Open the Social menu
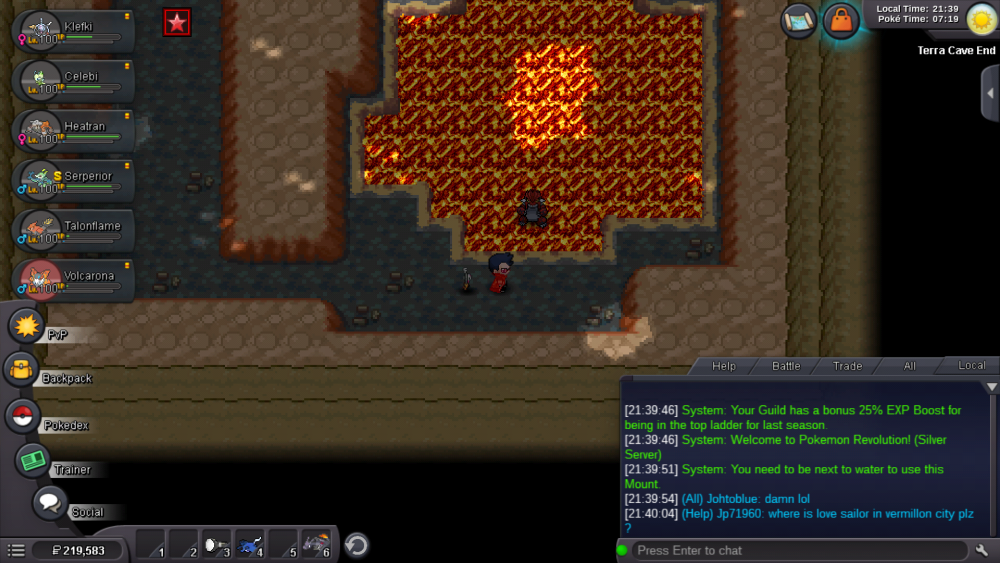Screen dimensions: 1000x563 point(50,503)
